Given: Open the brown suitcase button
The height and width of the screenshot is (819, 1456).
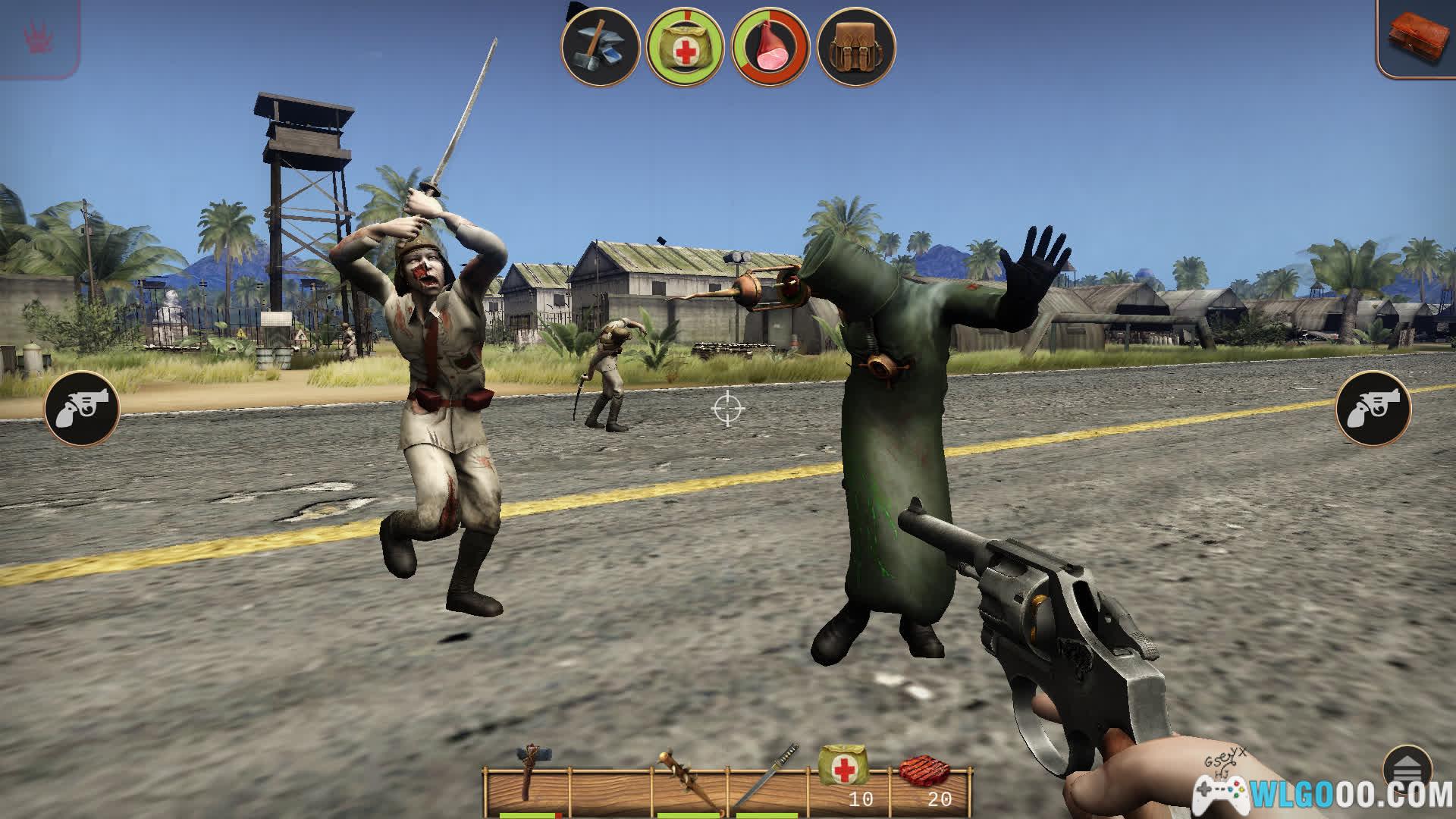Looking at the screenshot, I should [1417, 38].
